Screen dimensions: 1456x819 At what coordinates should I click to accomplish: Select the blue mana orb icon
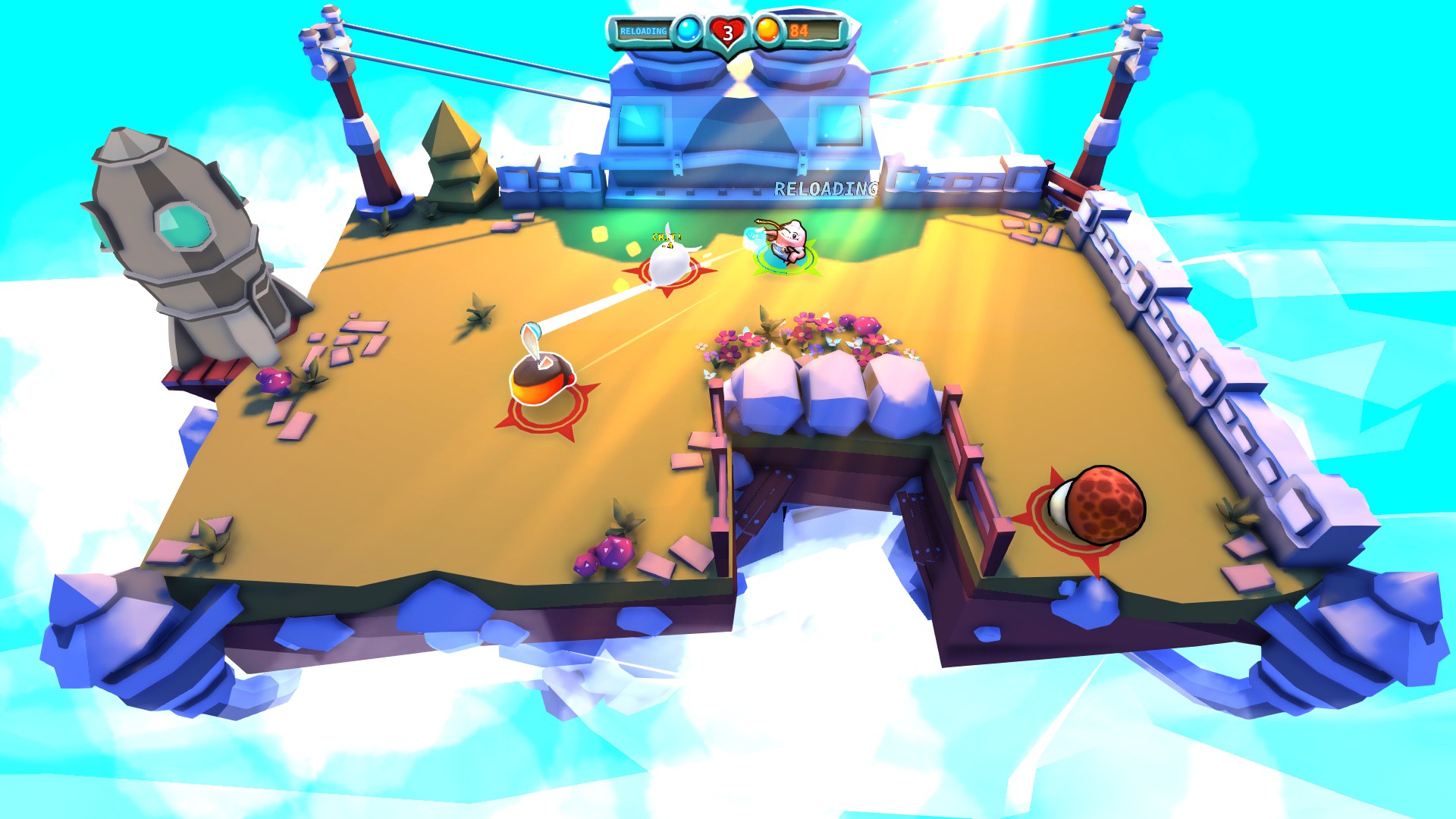pyautogui.click(x=689, y=30)
